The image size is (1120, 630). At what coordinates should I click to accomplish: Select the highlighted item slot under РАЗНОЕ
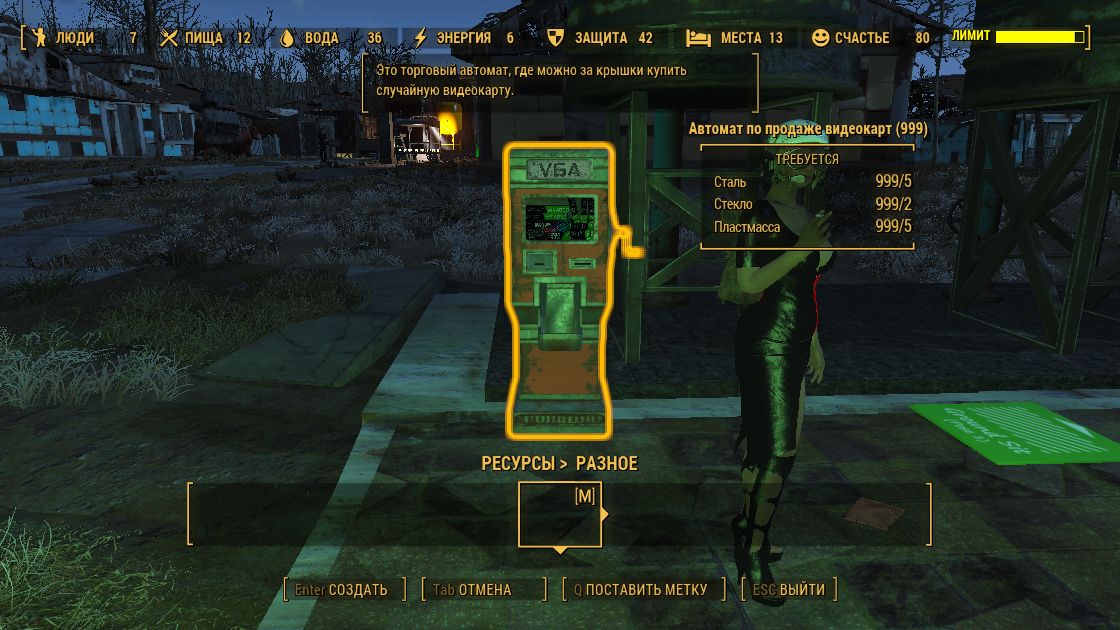pyautogui.click(x=560, y=515)
